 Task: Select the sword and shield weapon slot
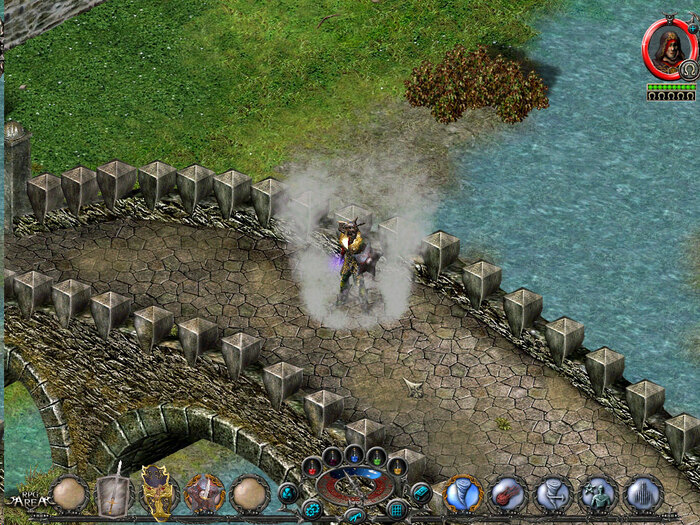click(x=113, y=494)
